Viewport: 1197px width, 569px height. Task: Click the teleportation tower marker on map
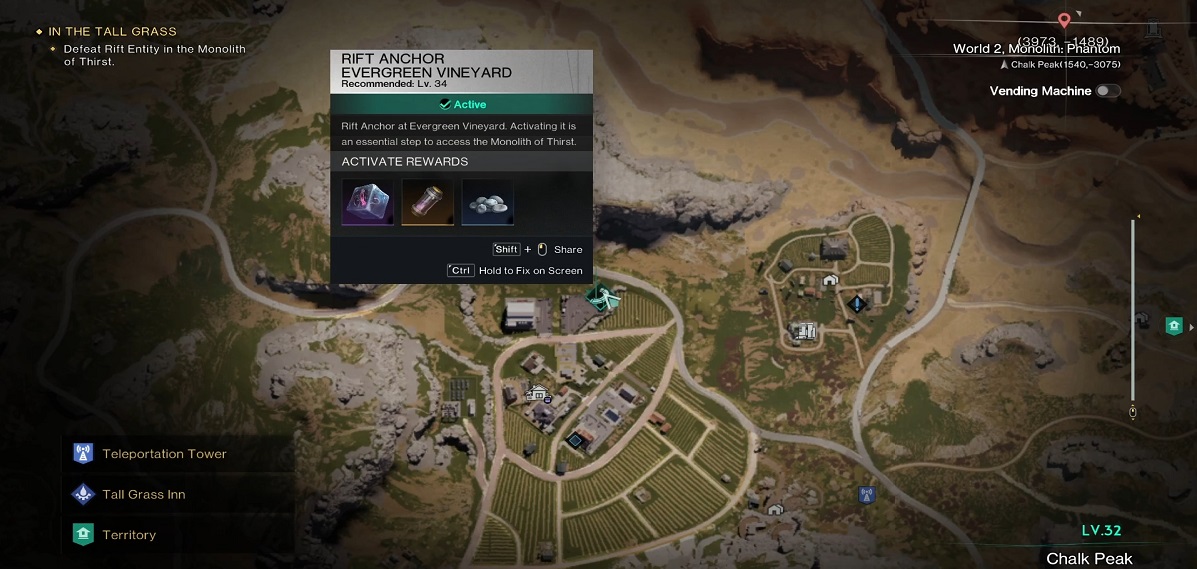pos(866,494)
